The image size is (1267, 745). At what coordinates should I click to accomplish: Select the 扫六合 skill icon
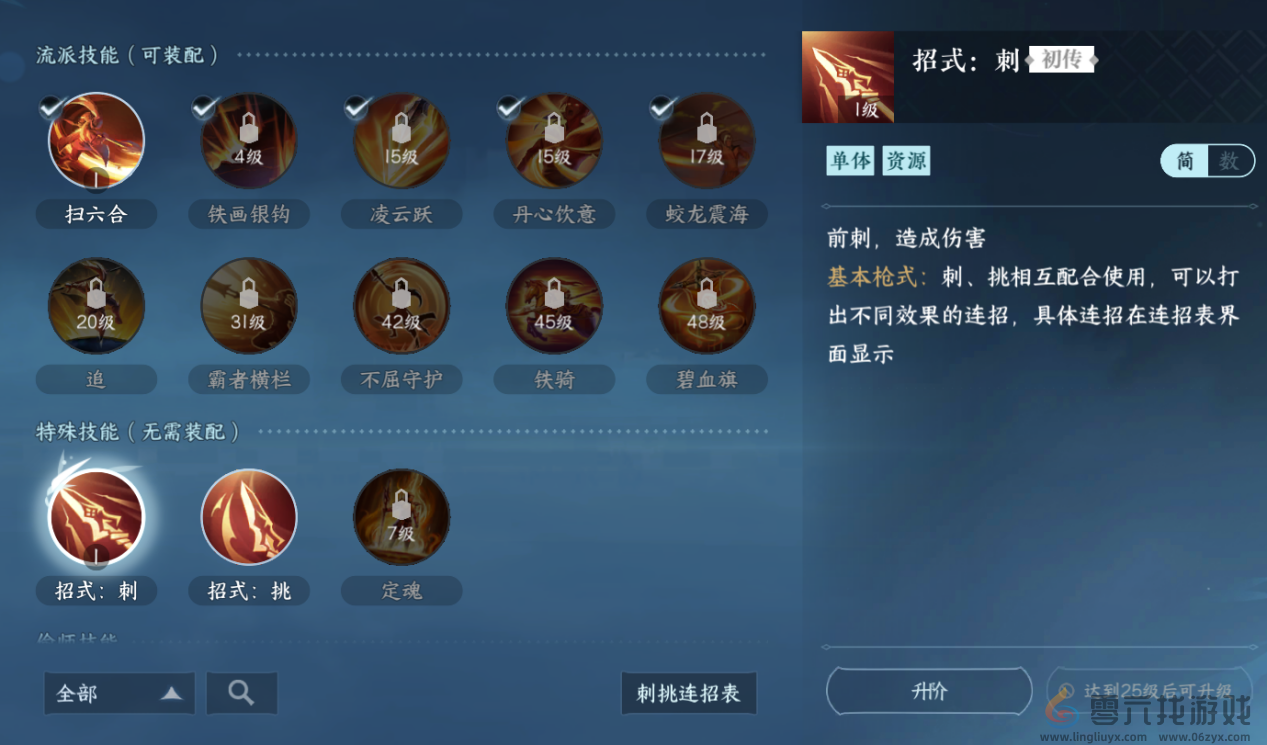pyautogui.click(x=96, y=141)
